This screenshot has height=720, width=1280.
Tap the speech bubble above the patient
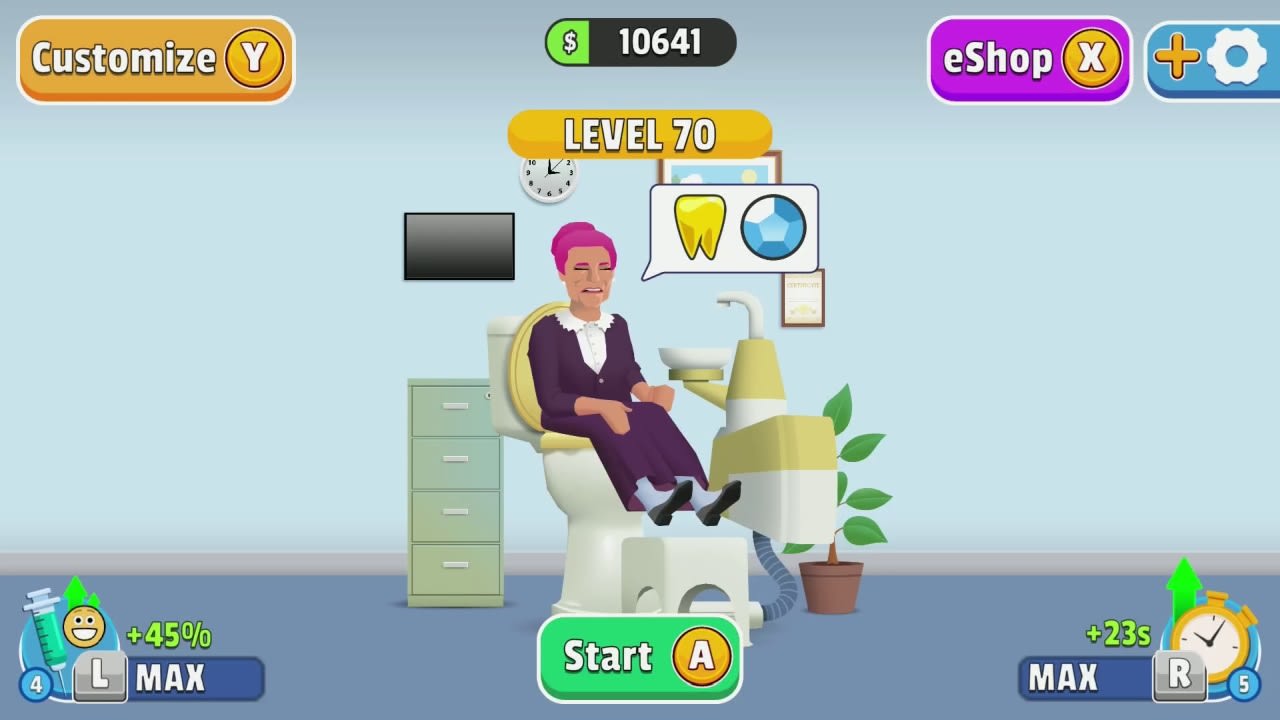[733, 228]
